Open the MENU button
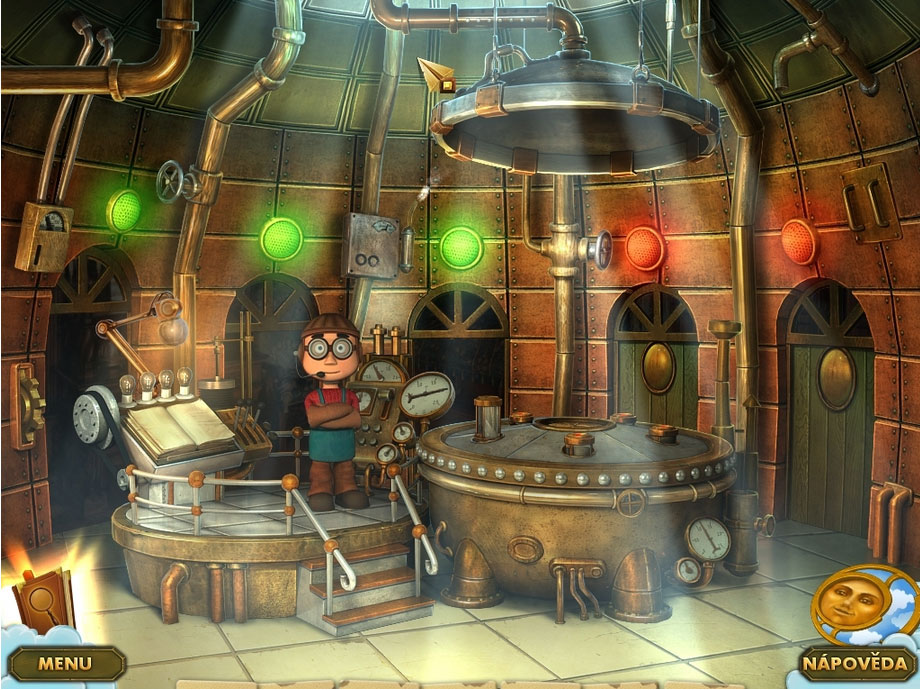Screen dimensions: 920x690 [66, 662]
